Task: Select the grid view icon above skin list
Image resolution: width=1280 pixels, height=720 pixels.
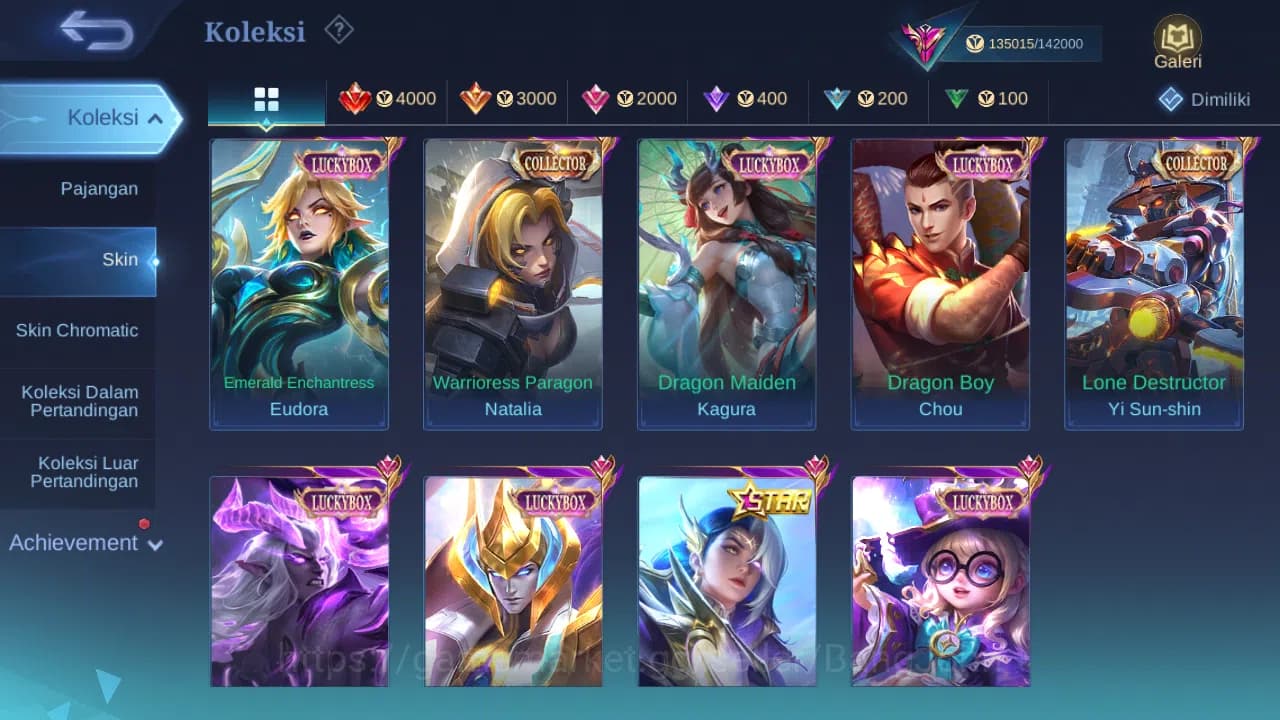Action: pos(265,99)
